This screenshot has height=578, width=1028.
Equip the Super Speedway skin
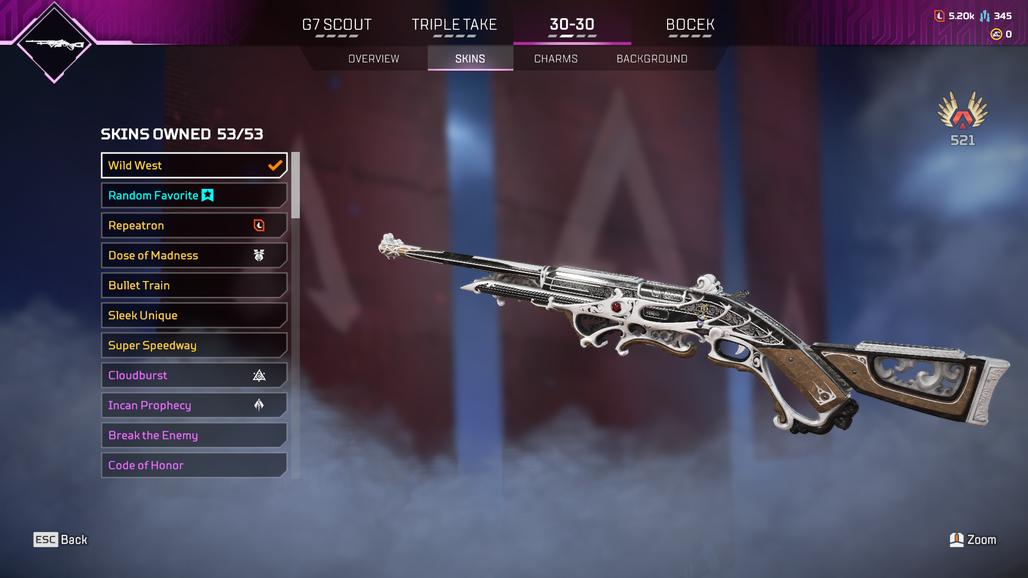(x=194, y=346)
